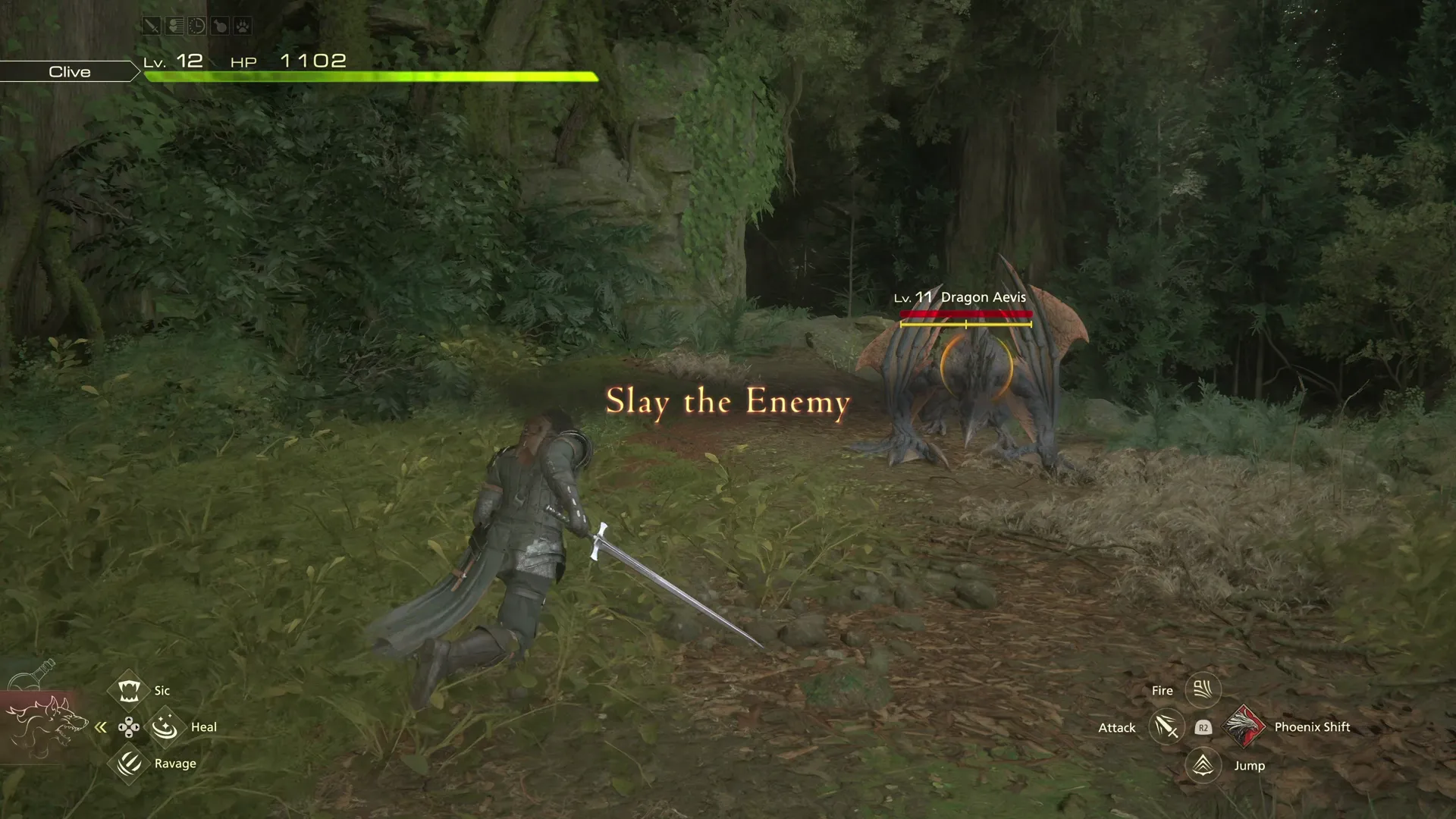Collapse the command list via the double chevrons

[x=101, y=726]
